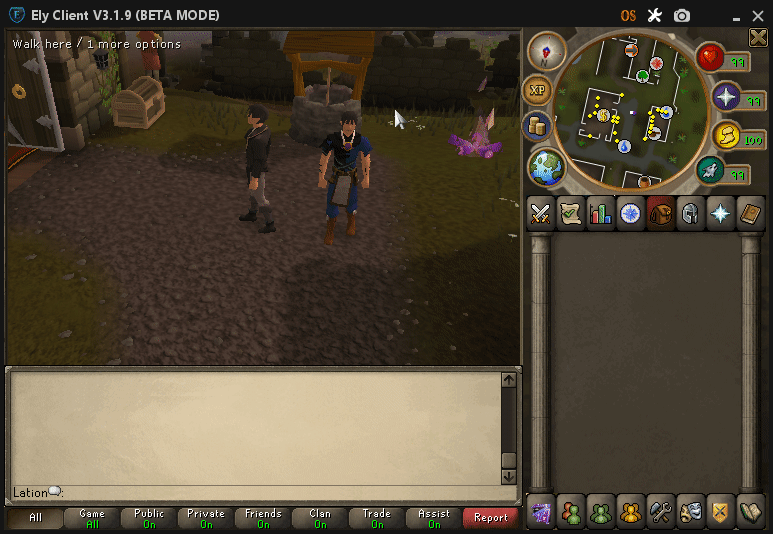Open the world map globe
This screenshot has height=534, width=773.
click(546, 166)
